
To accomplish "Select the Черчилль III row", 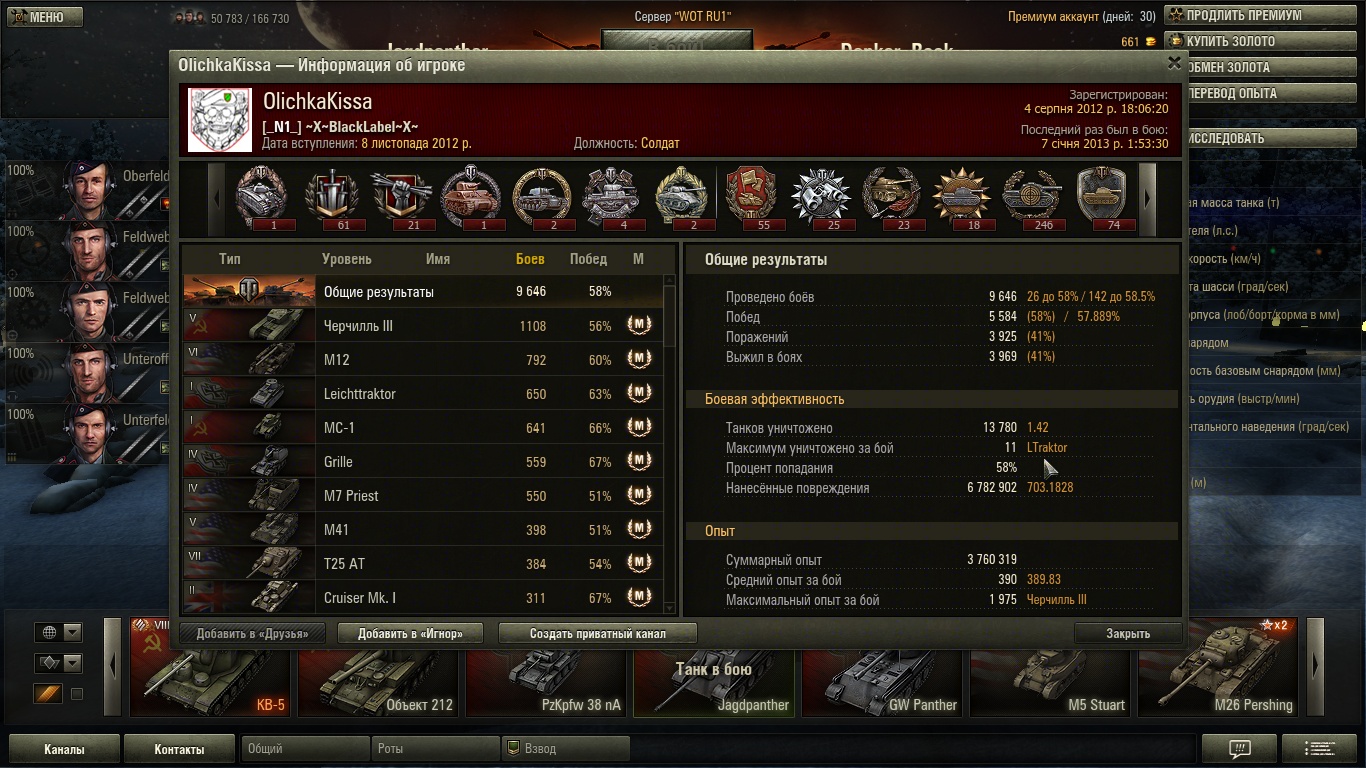I will (420, 326).
